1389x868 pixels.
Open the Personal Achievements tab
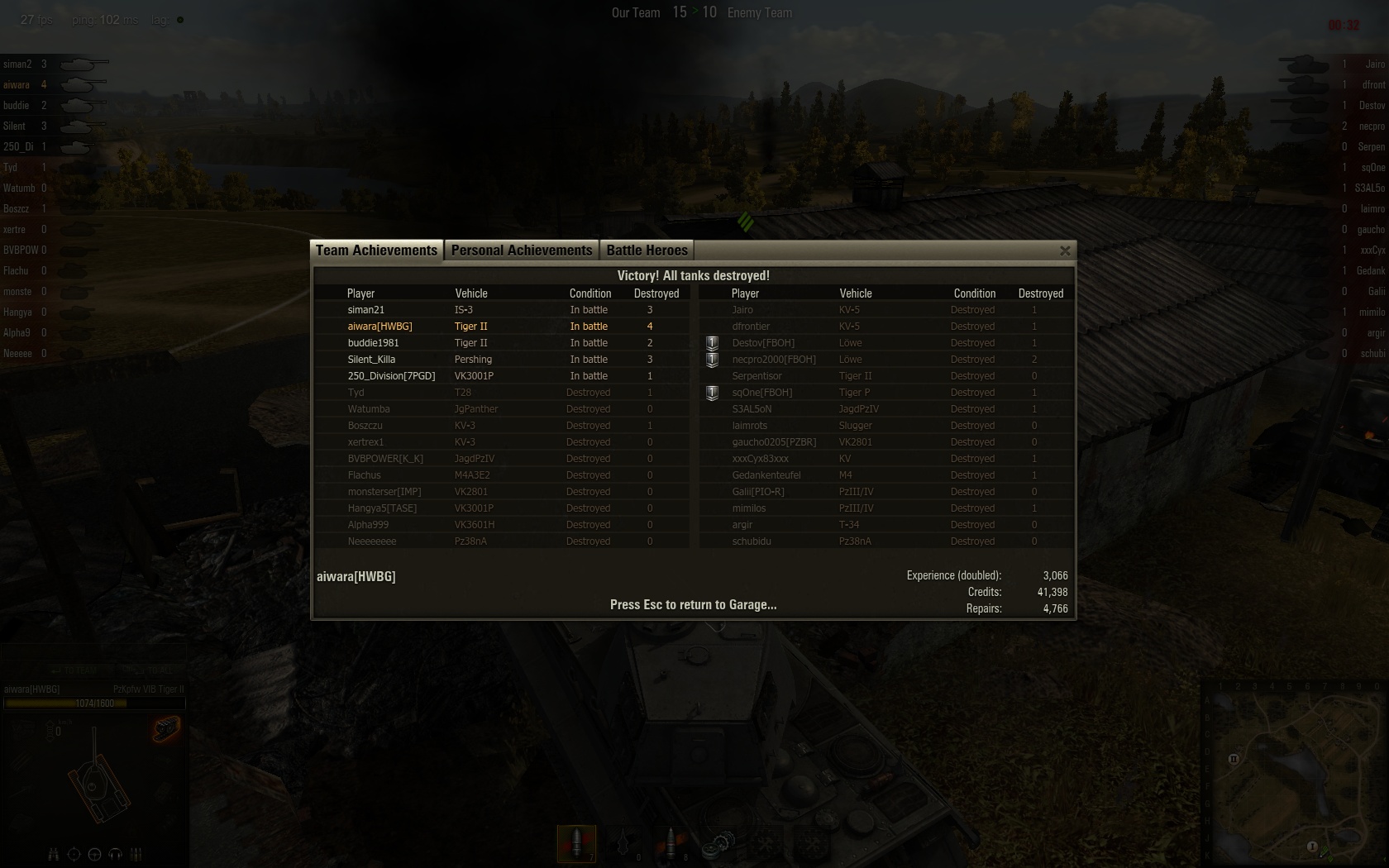point(521,250)
